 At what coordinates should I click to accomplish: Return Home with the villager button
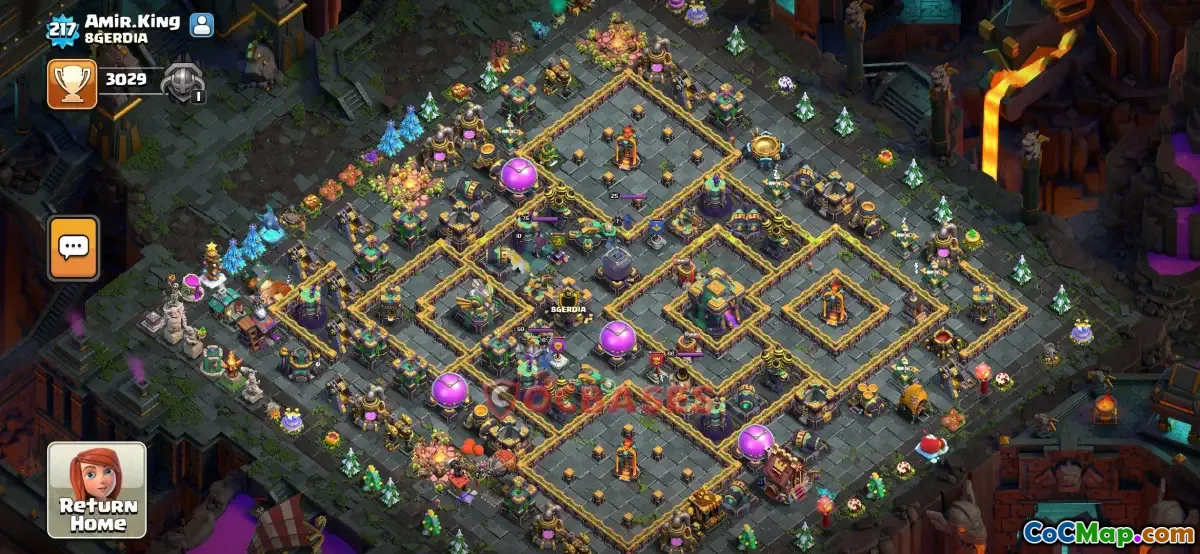pos(97,490)
